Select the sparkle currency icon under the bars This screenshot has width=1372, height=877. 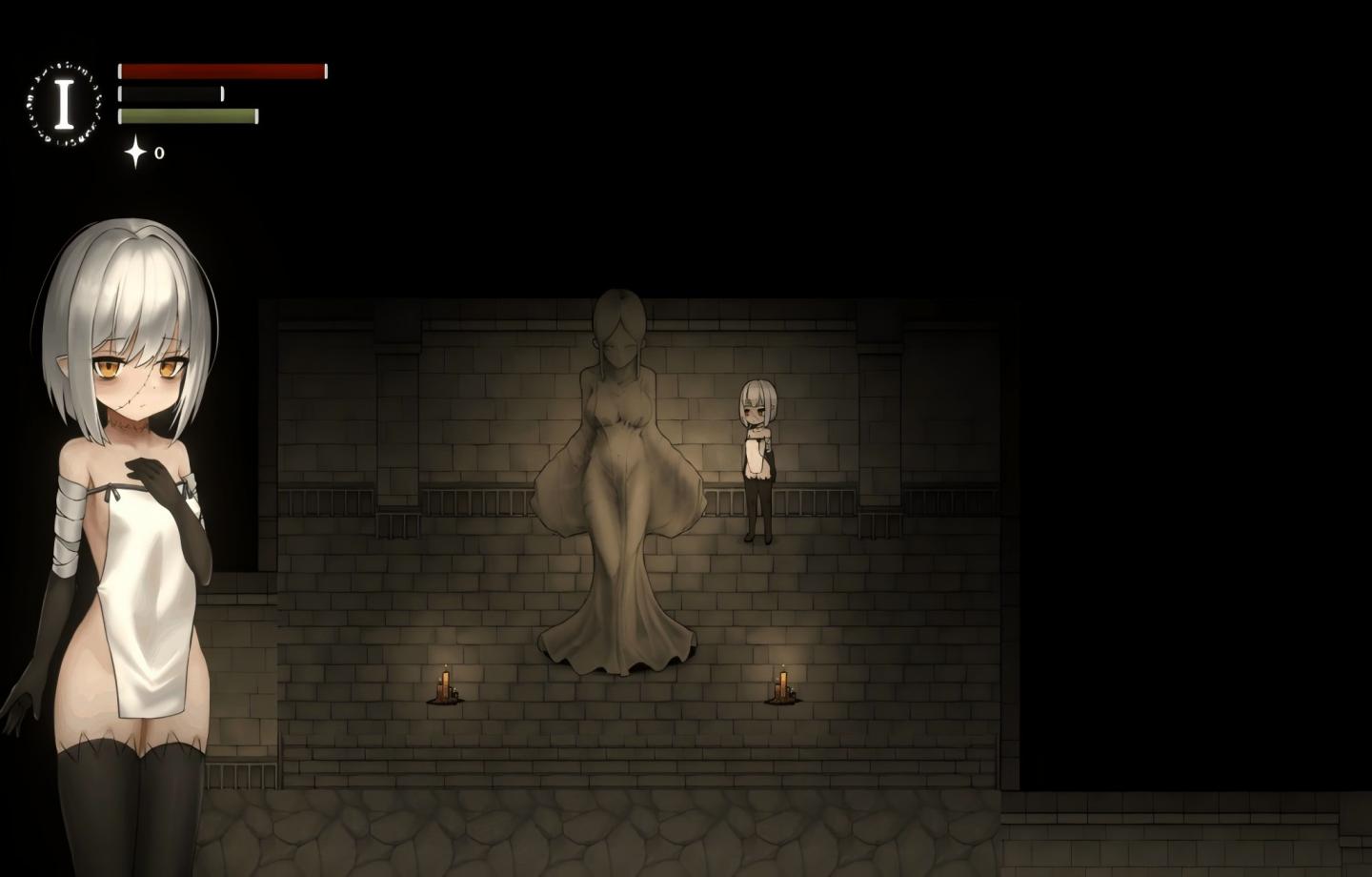pyautogui.click(x=135, y=150)
